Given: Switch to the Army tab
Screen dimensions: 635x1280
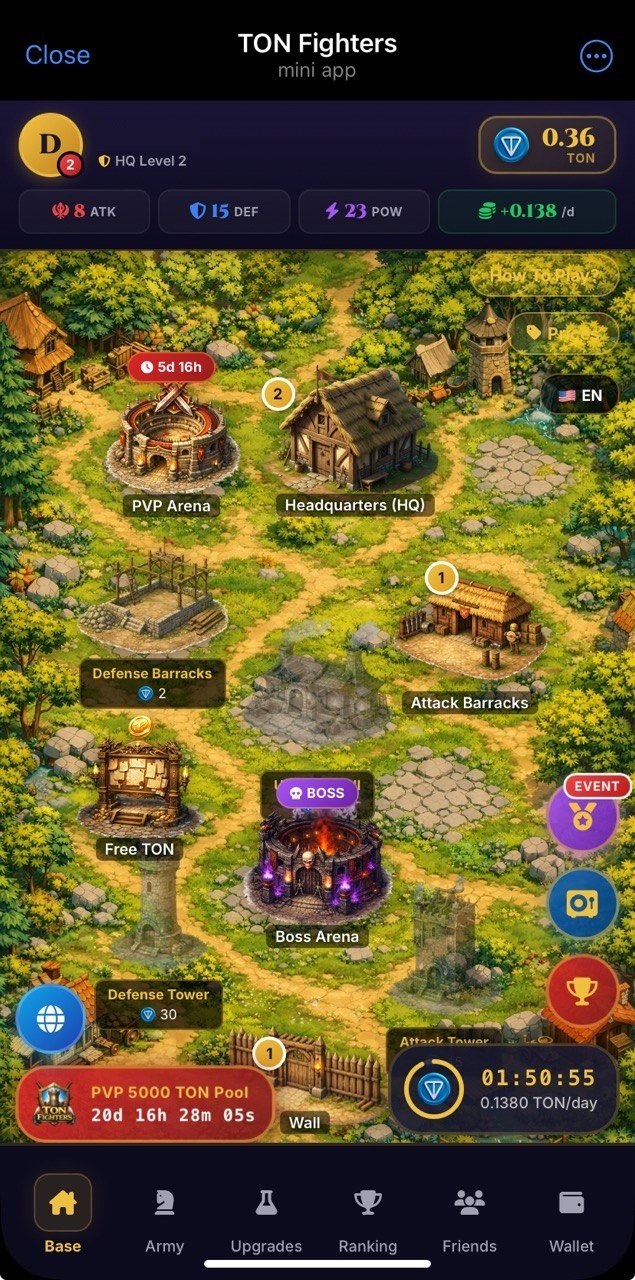Looking at the screenshot, I should pyautogui.click(x=164, y=1218).
